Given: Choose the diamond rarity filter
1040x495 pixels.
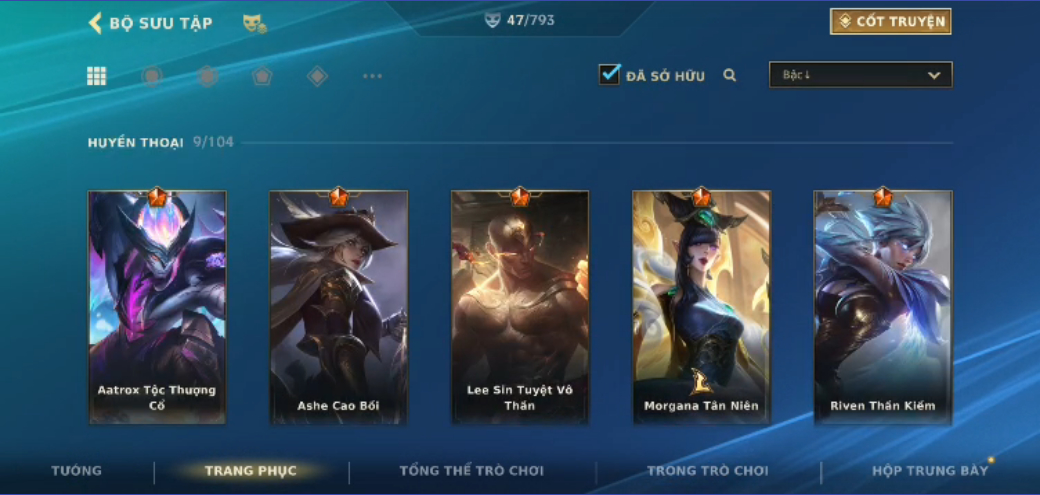Looking at the screenshot, I should click(317, 76).
